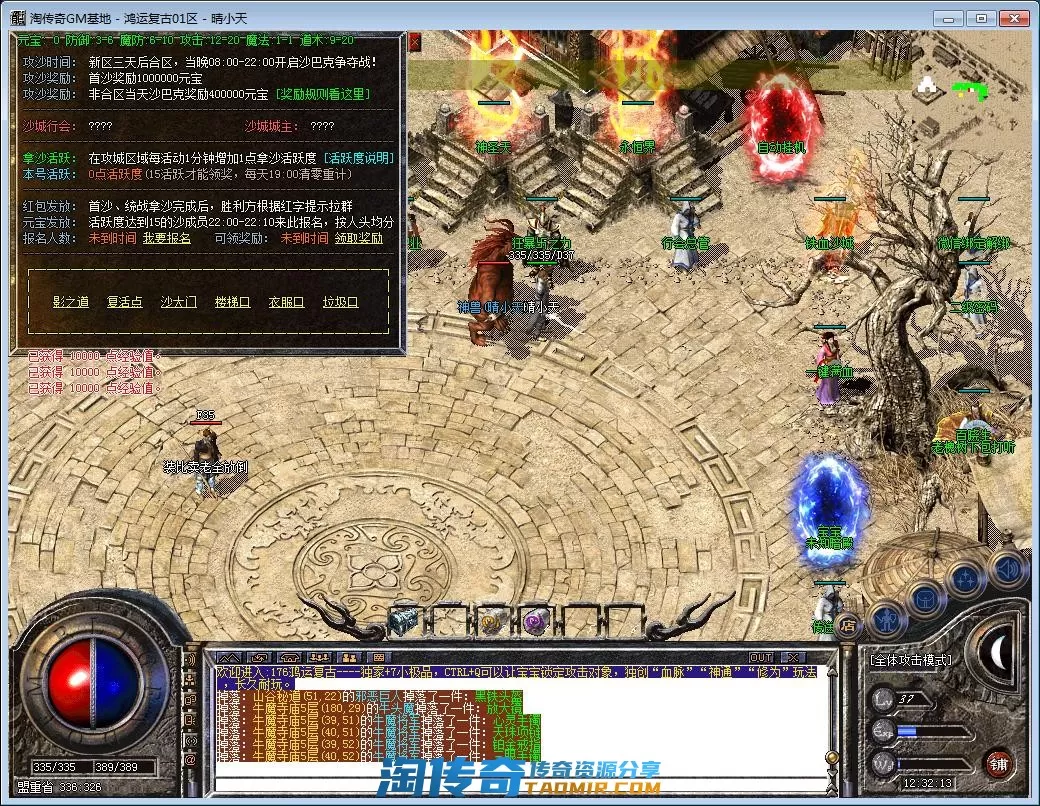
Task: Click the red 铺 stall button
Action: (996, 763)
